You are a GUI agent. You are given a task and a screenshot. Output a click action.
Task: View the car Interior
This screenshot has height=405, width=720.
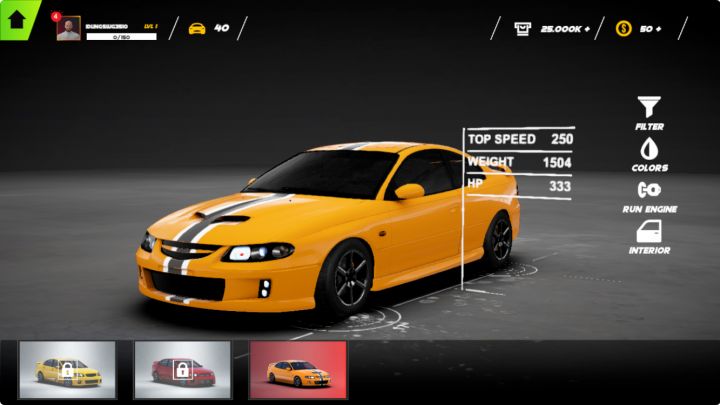(649, 236)
